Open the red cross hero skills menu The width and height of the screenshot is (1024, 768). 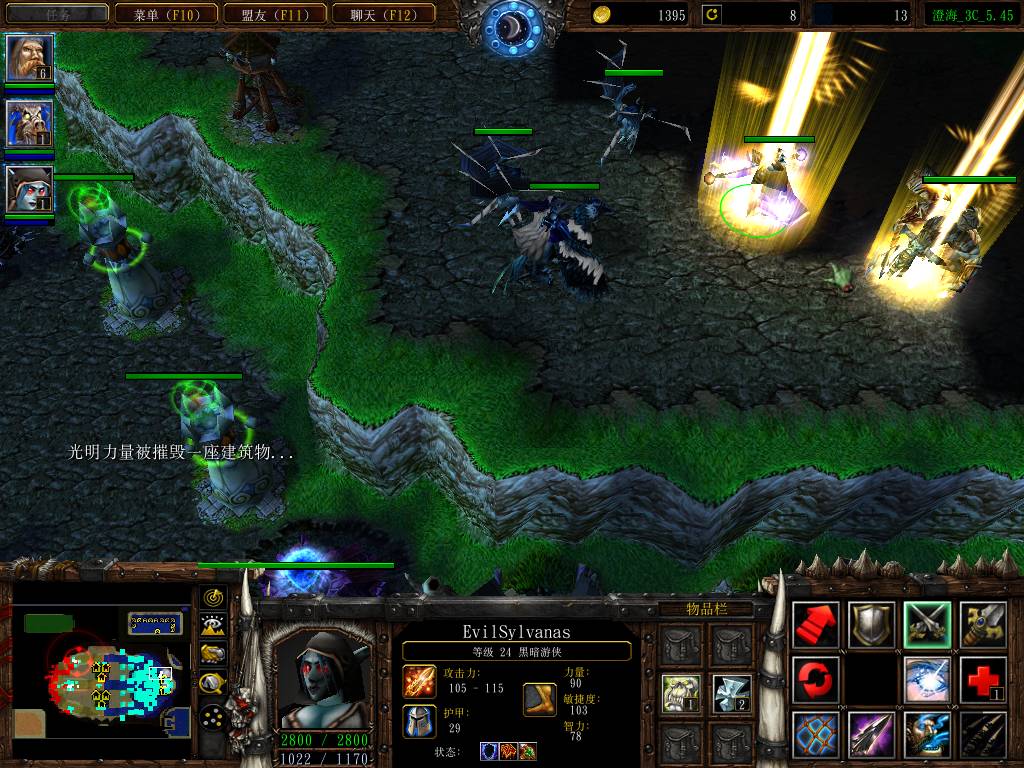[983, 680]
